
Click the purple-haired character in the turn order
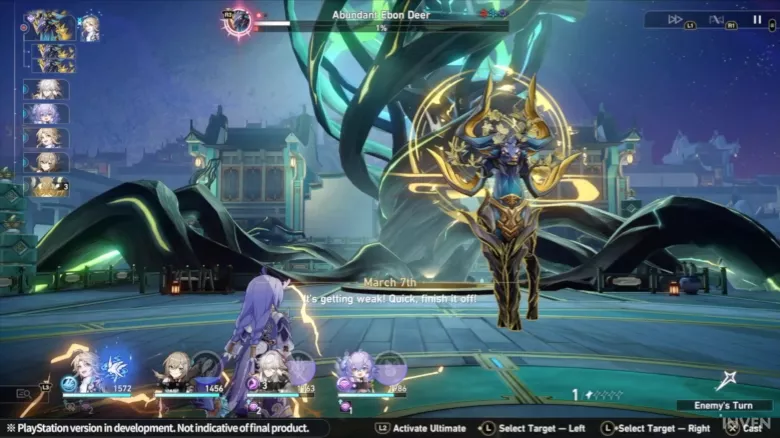[x=47, y=113]
